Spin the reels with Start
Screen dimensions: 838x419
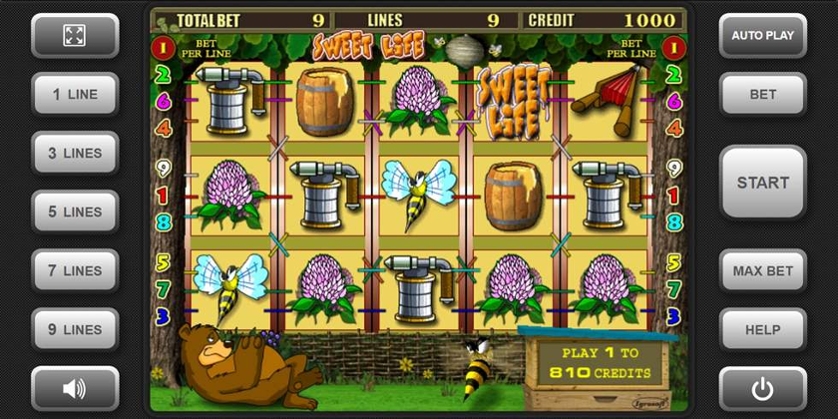click(x=762, y=182)
